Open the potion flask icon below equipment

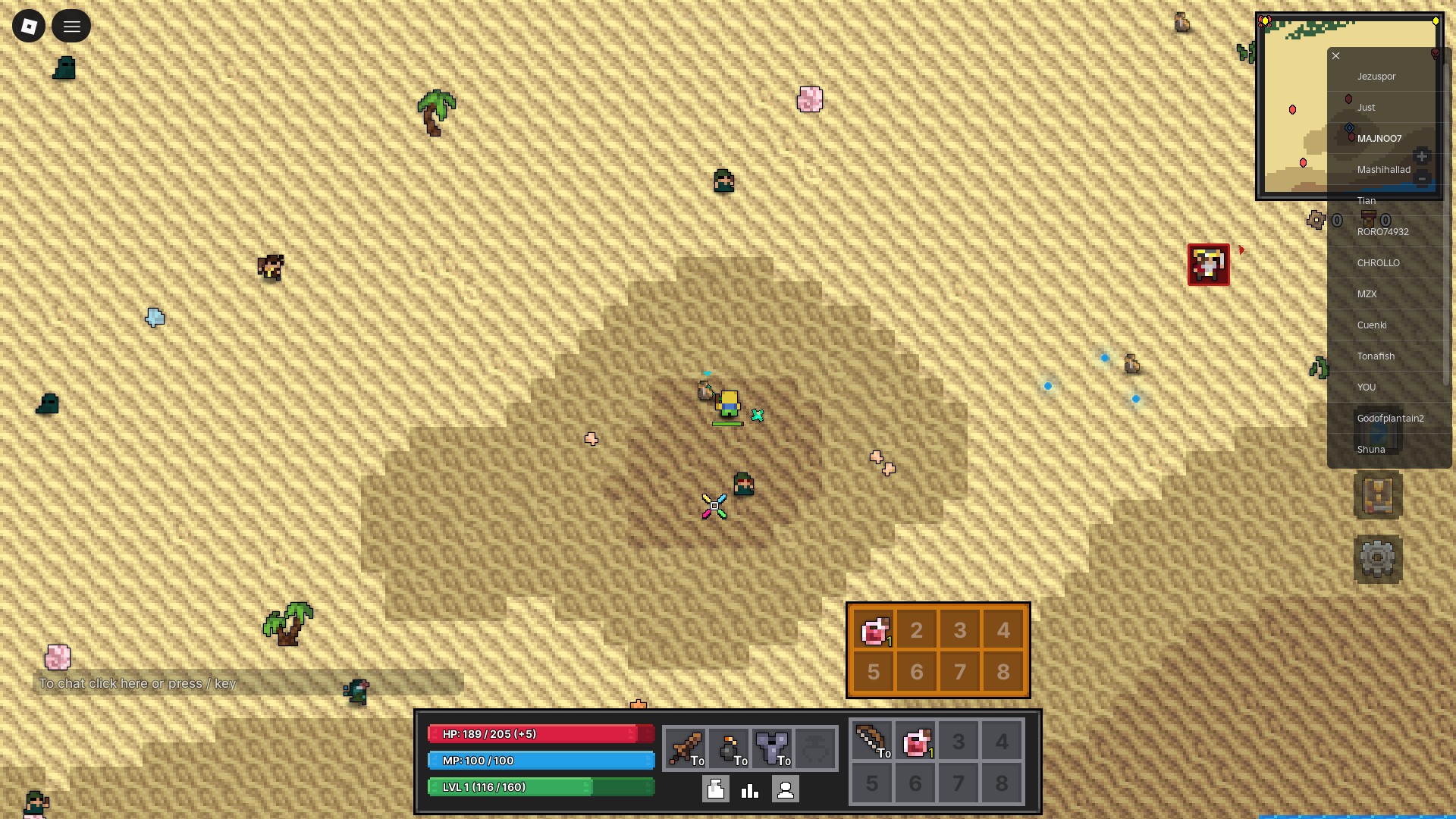pos(714,789)
